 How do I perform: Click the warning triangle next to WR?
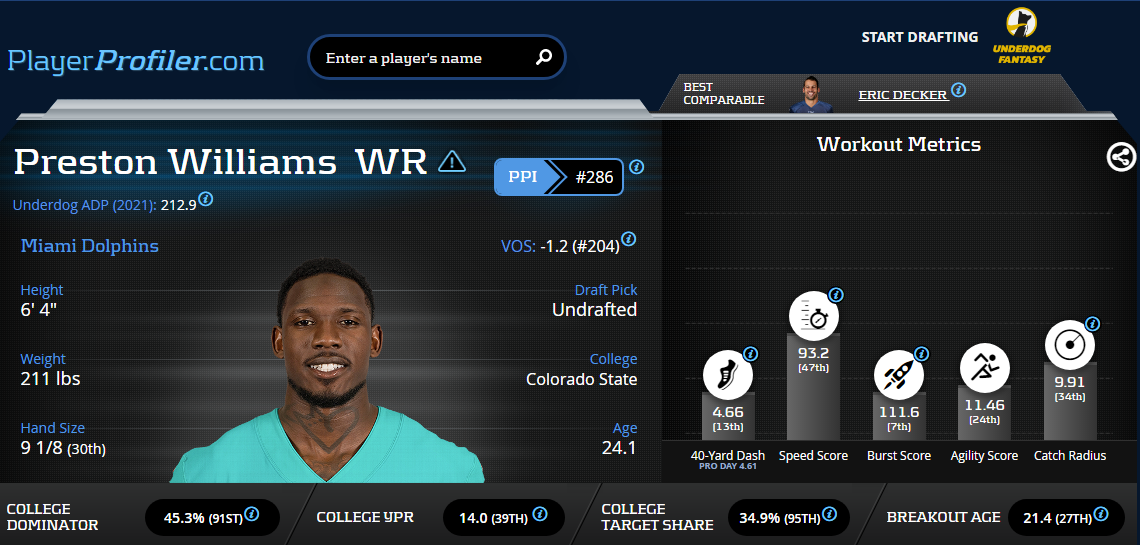(452, 161)
